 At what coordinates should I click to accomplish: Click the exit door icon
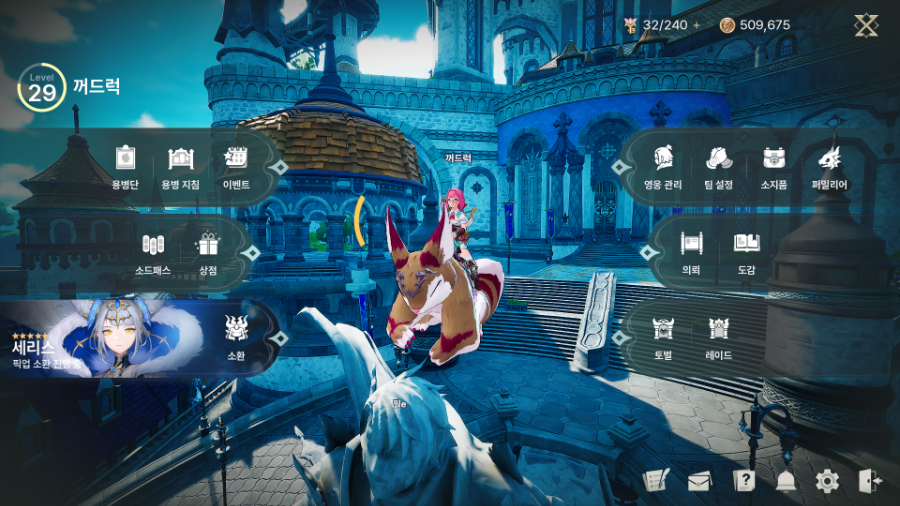tap(869, 481)
